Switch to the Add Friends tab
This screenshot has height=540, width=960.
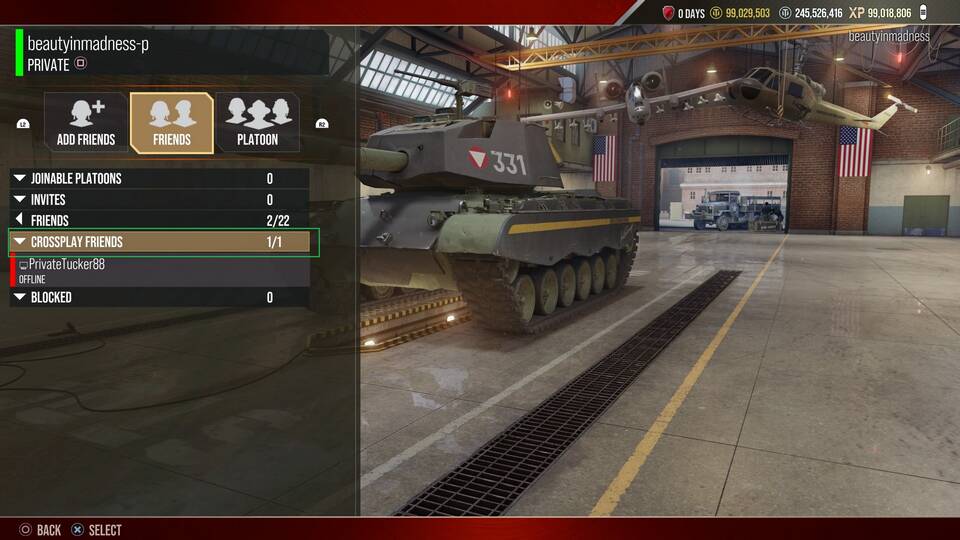(85, 123)
